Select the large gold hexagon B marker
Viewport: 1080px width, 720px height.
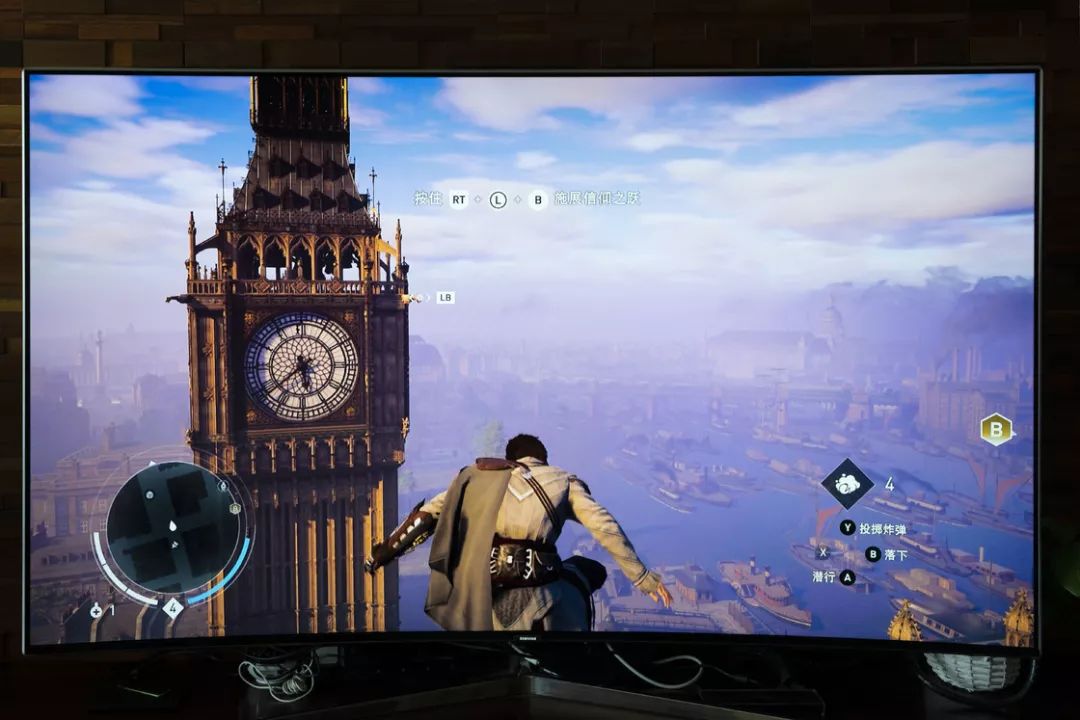coord(996,429)
